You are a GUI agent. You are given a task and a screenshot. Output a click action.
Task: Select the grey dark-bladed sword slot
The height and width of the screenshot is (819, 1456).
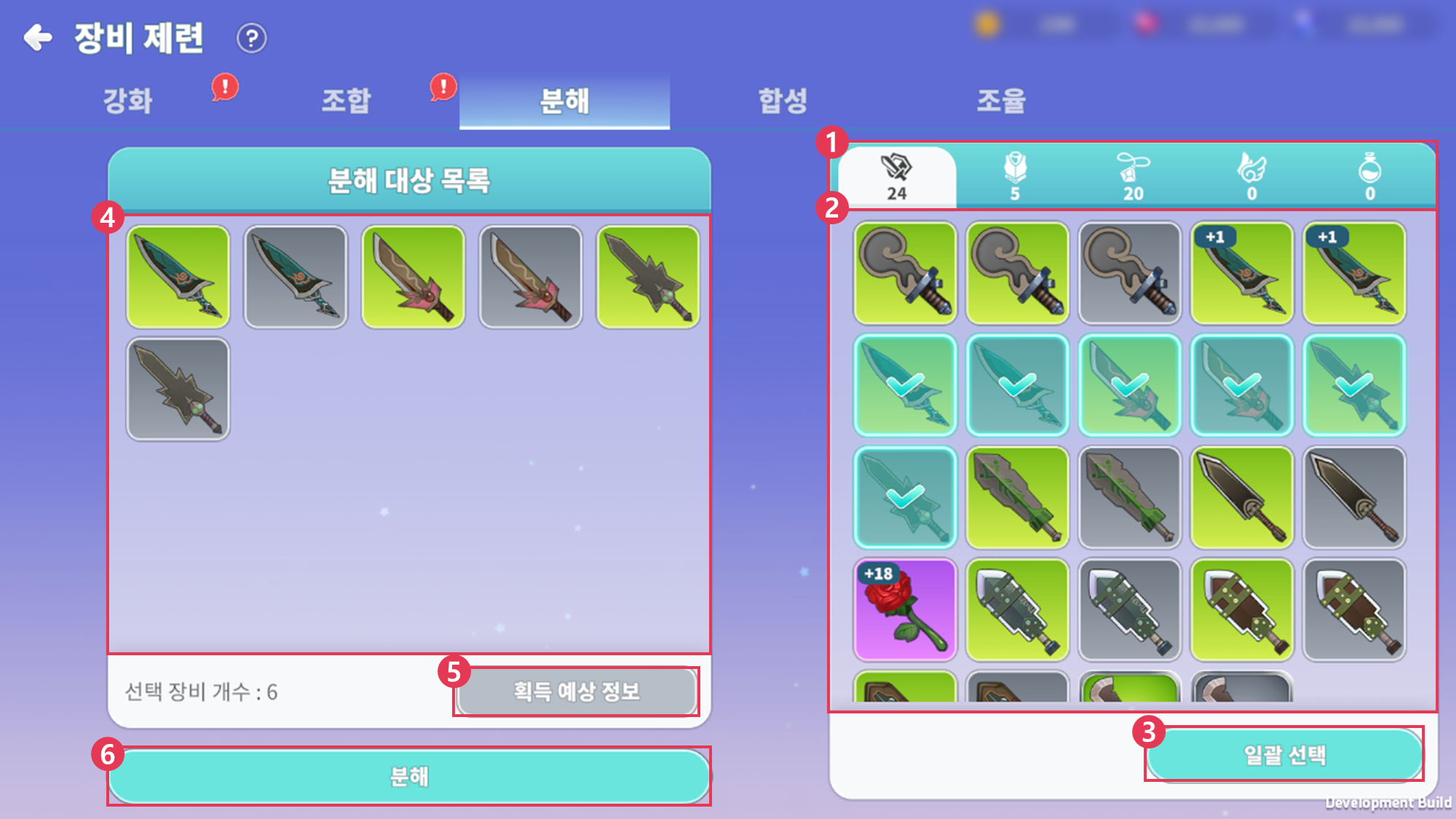click(1353, 498)
